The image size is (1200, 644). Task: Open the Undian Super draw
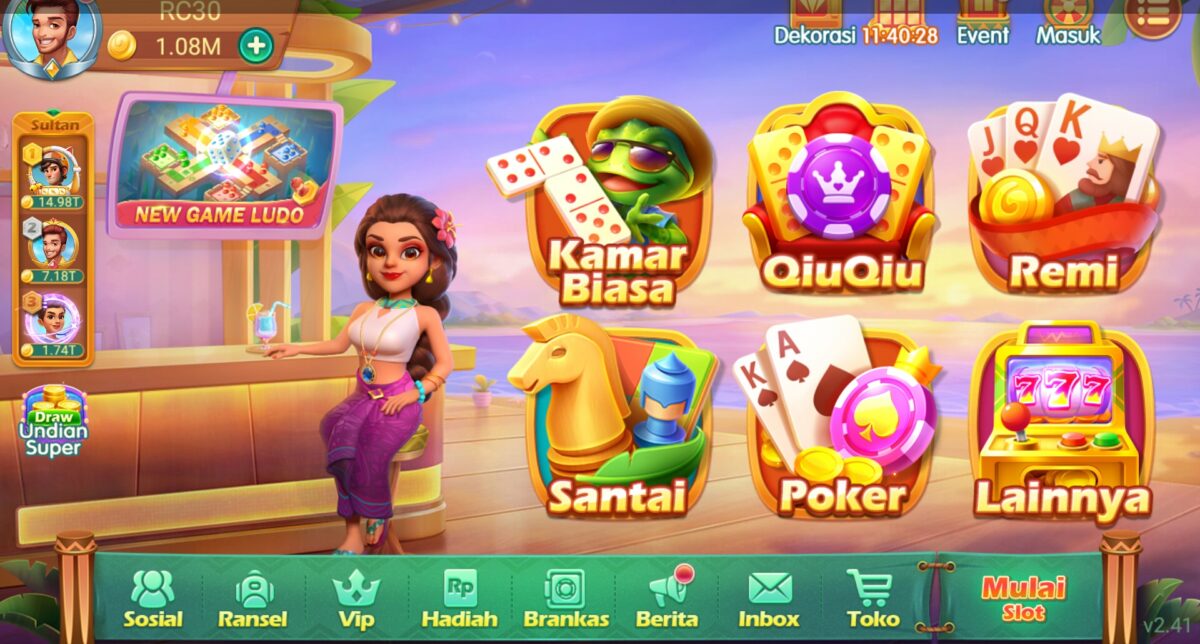click(x=53, y=422)
